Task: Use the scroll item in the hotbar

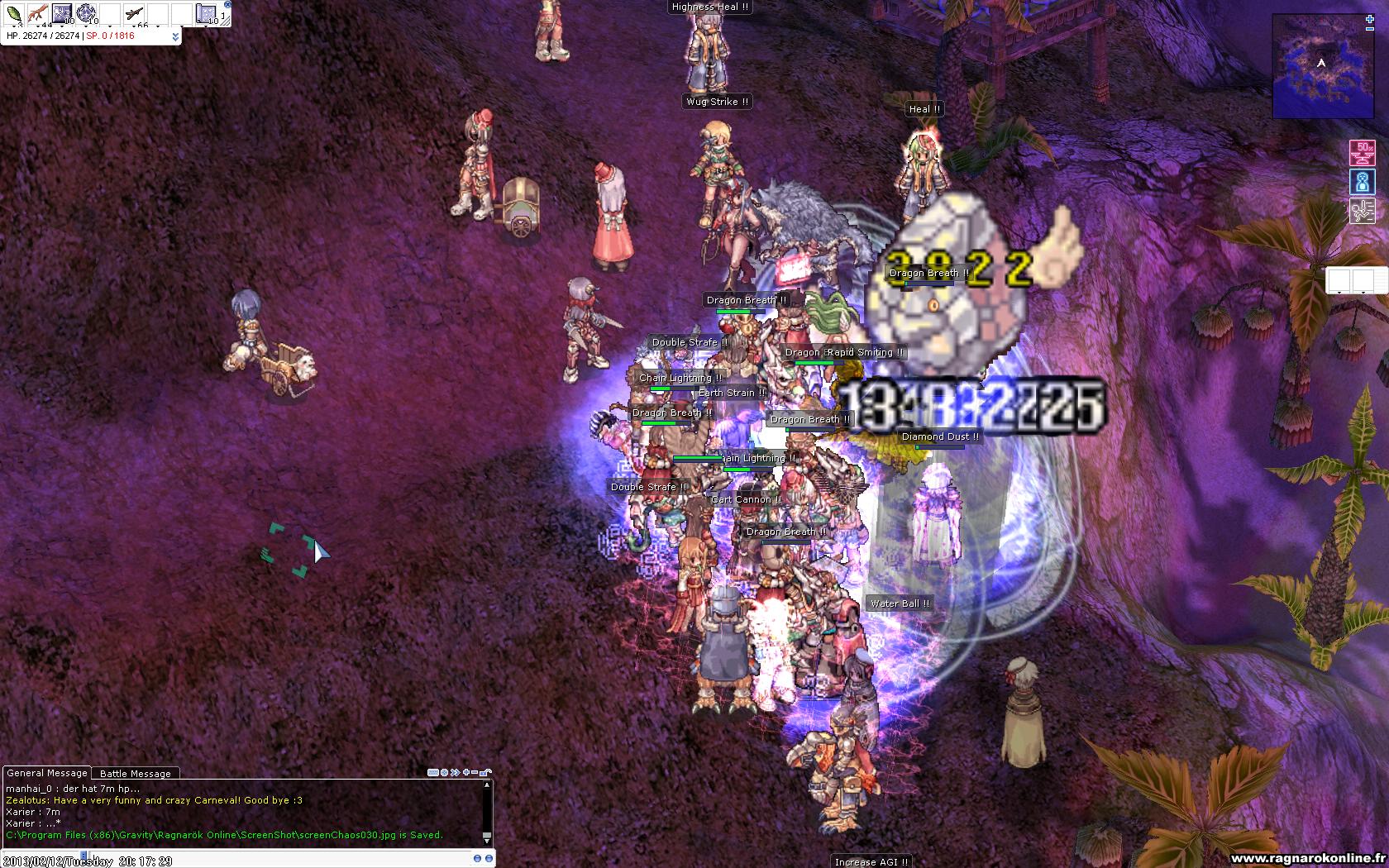Action: (x=206, y=13)
